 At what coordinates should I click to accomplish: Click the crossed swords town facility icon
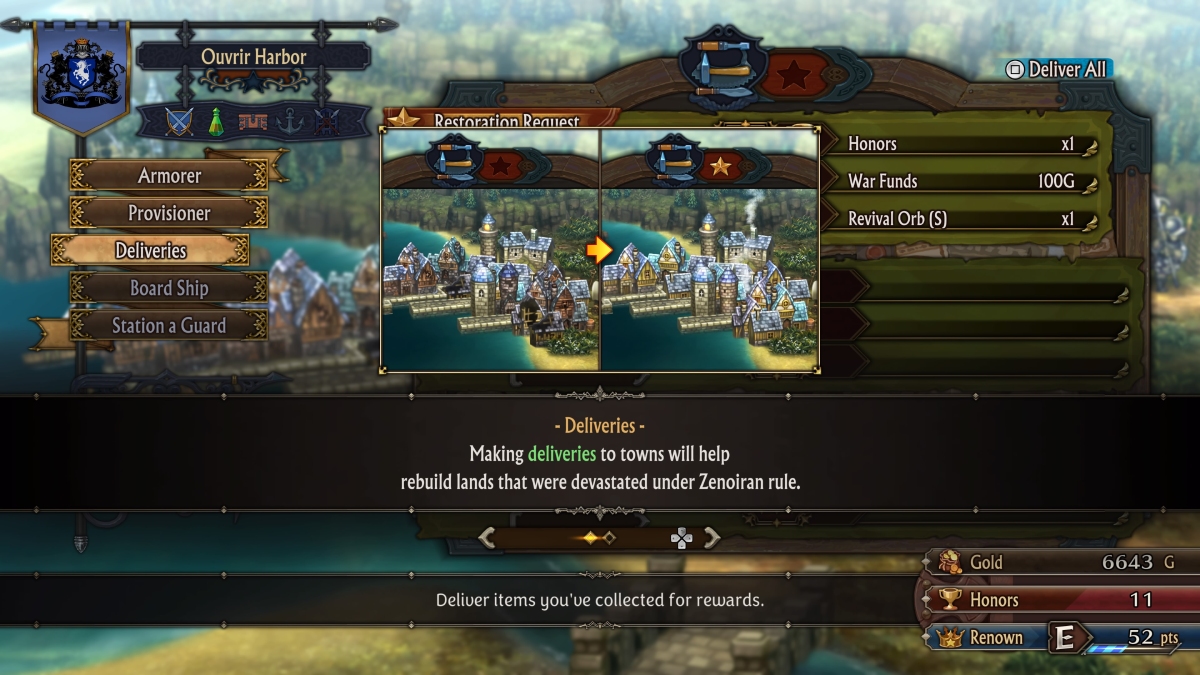tap(179, 122)
